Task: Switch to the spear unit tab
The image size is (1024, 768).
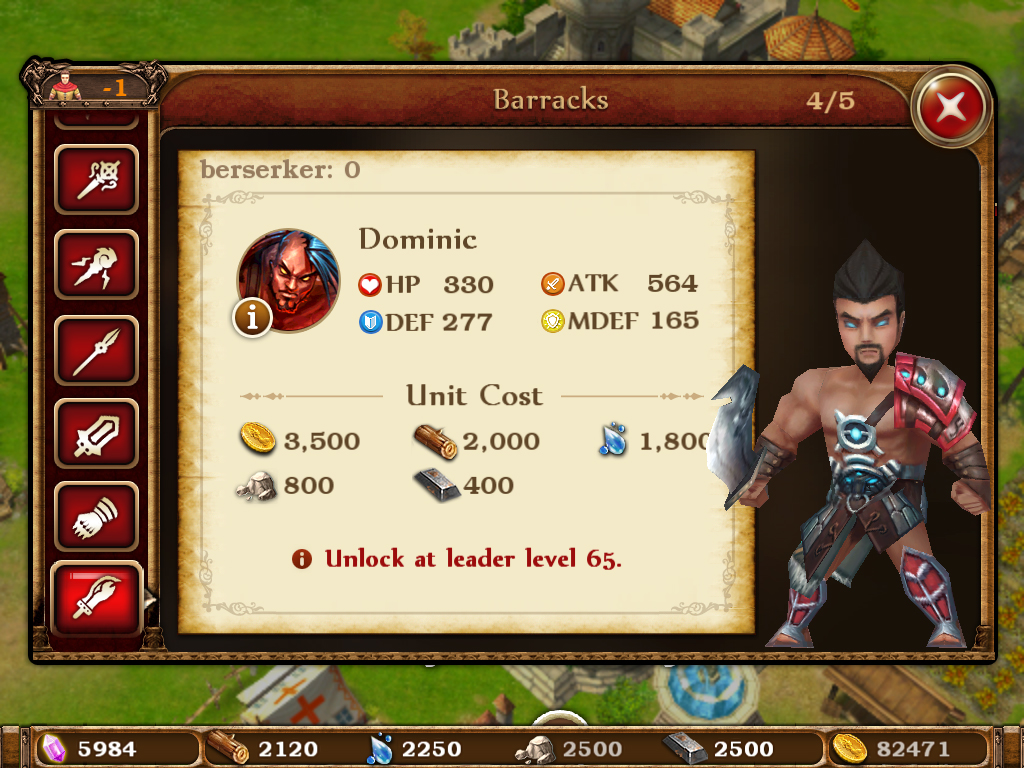Action: [96, 350]
